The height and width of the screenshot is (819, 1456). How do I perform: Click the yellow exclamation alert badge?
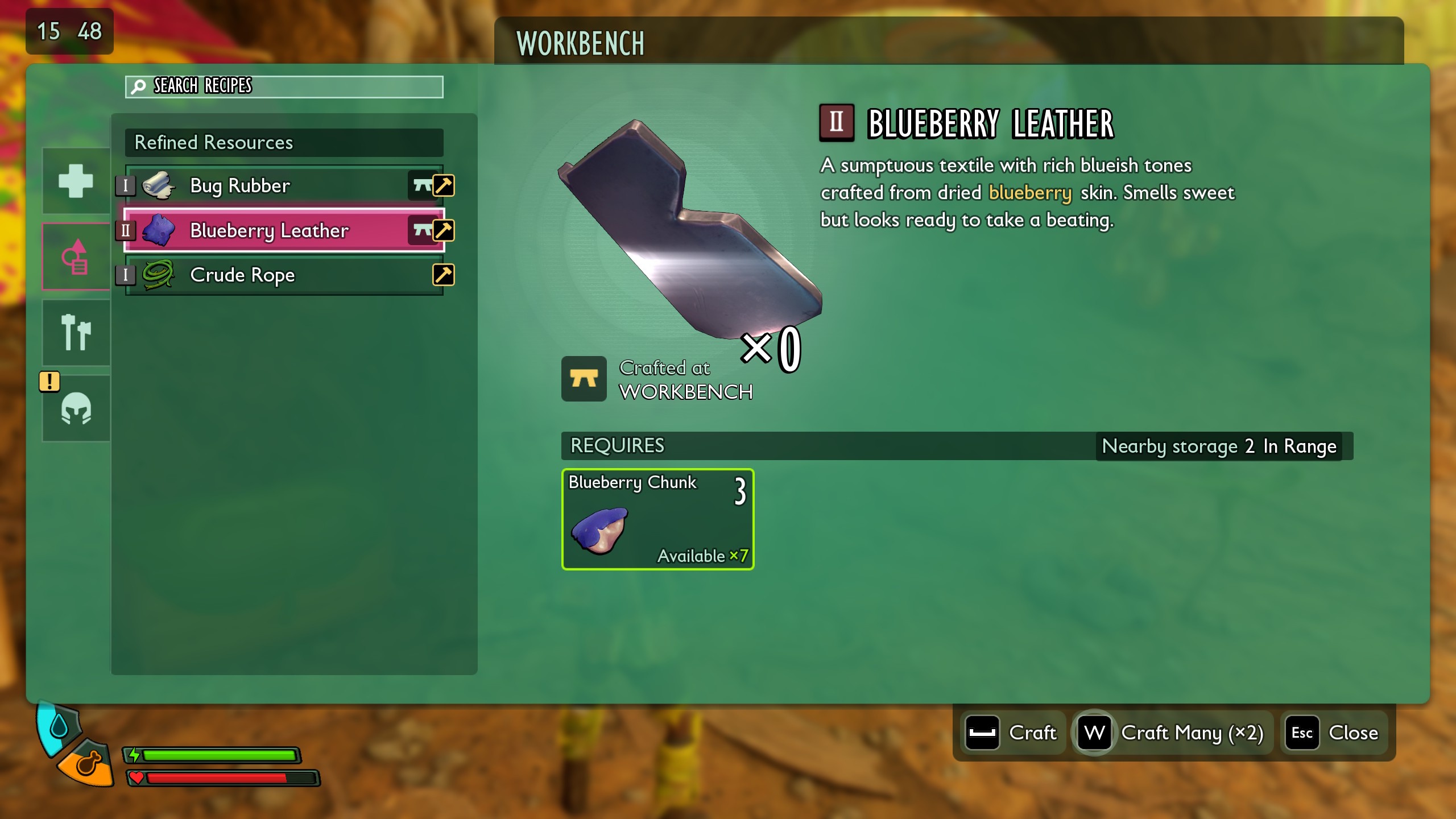click(49, 382)
